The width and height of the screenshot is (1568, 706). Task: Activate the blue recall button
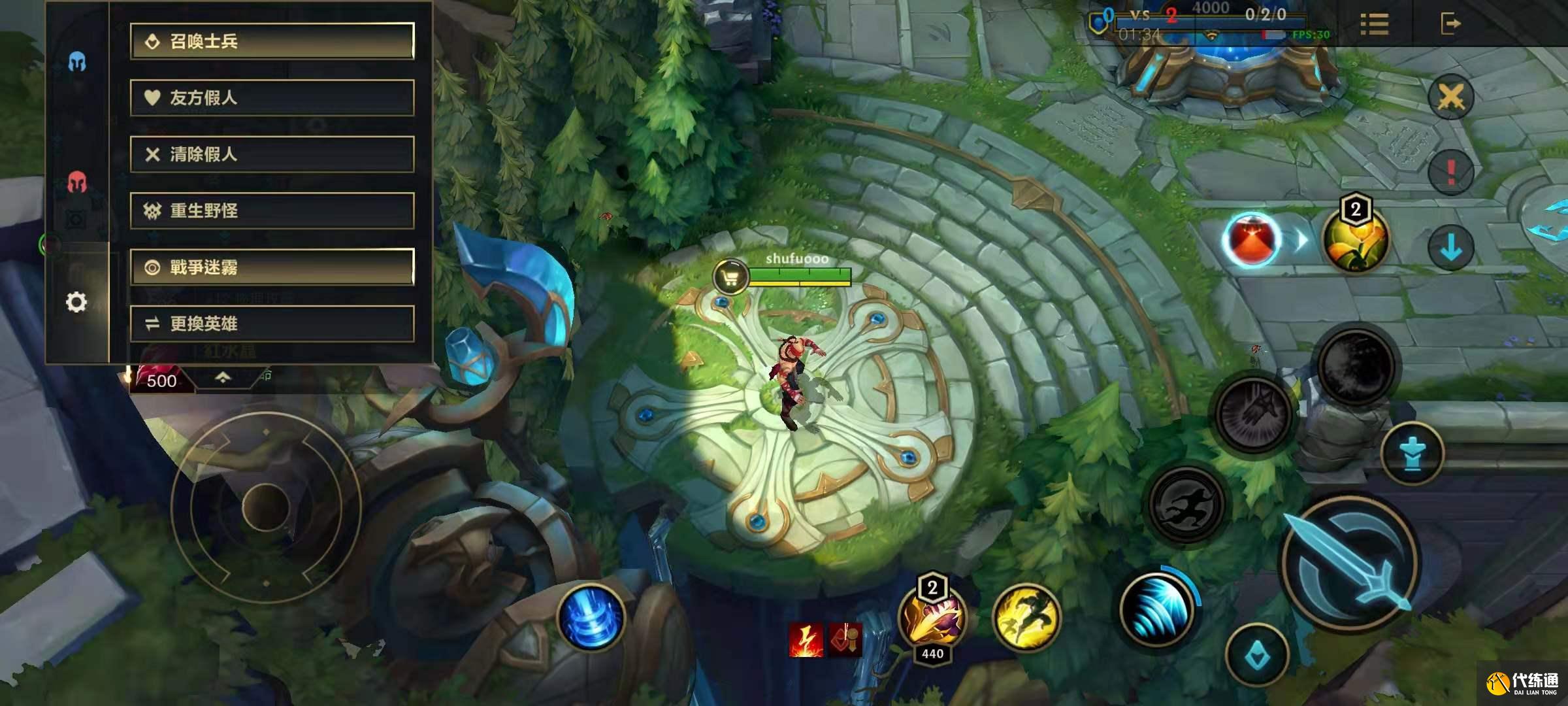[x=591, y=616]
